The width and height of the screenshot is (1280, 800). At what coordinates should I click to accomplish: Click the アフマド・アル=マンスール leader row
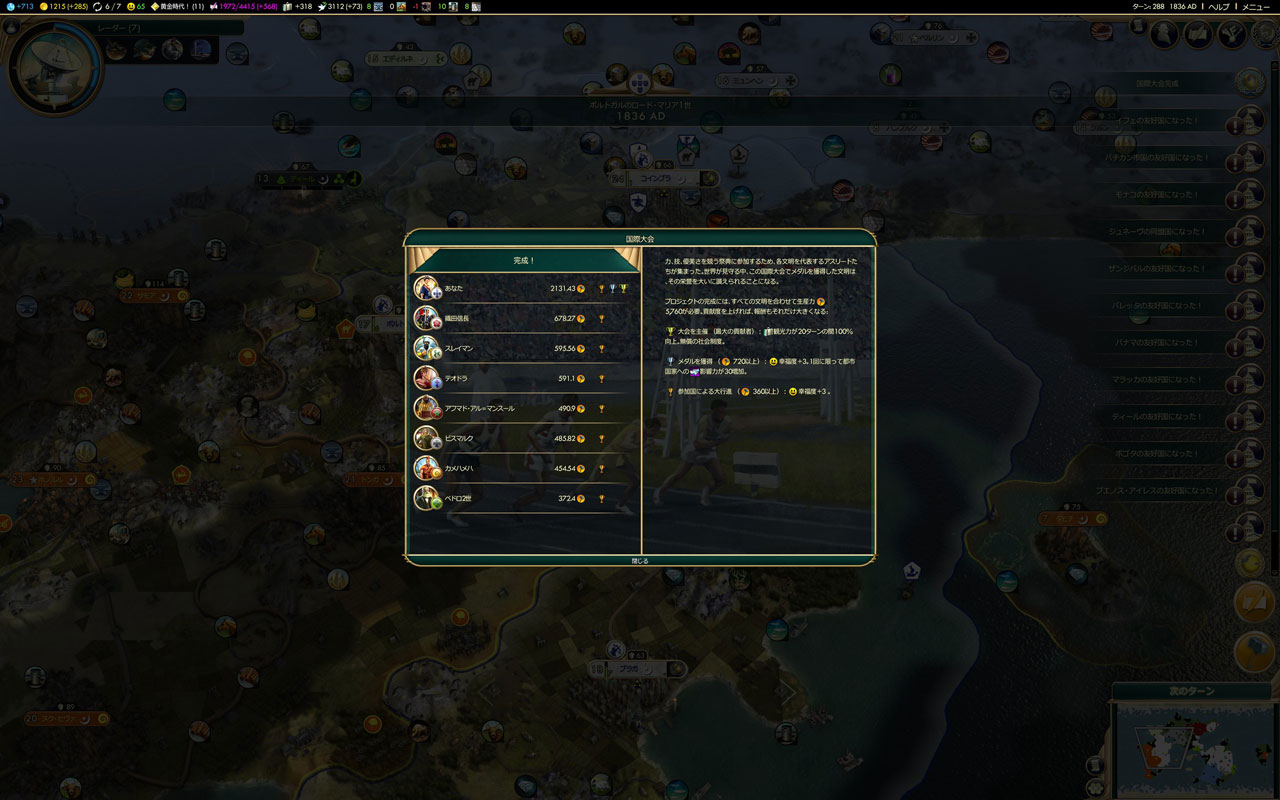pyautogui.click(x=524, y=408)
